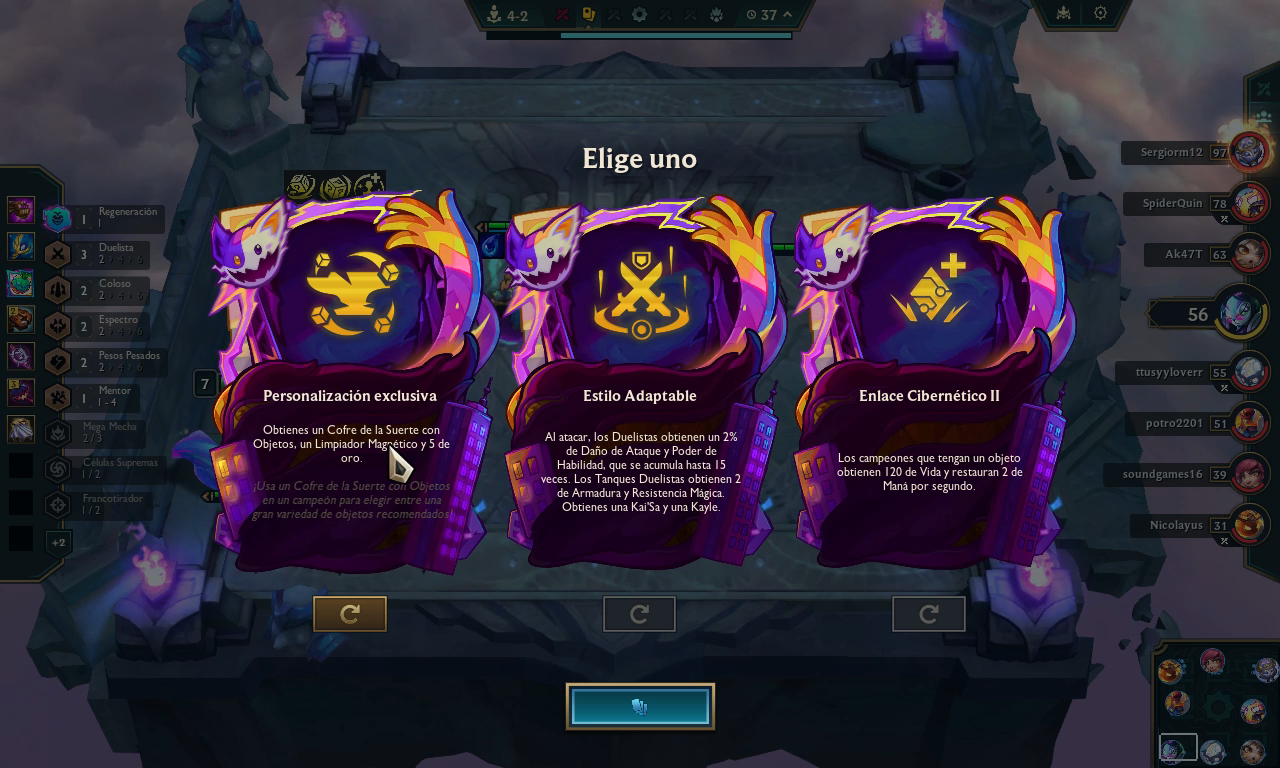Viewport: 1280px width, 768px height.
Task: Click the scouting figure icon at top center
Action: (495, 14)
